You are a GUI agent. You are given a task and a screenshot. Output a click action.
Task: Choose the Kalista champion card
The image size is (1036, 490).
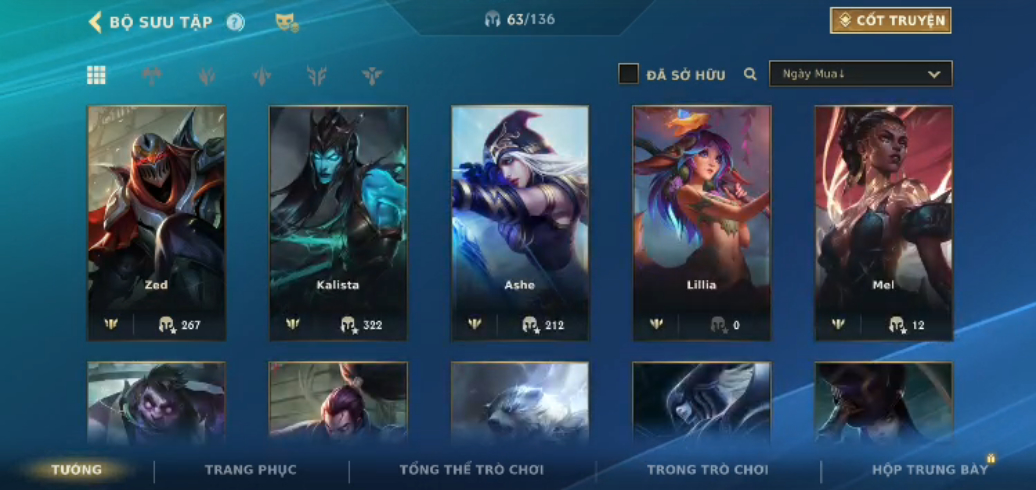338,222
